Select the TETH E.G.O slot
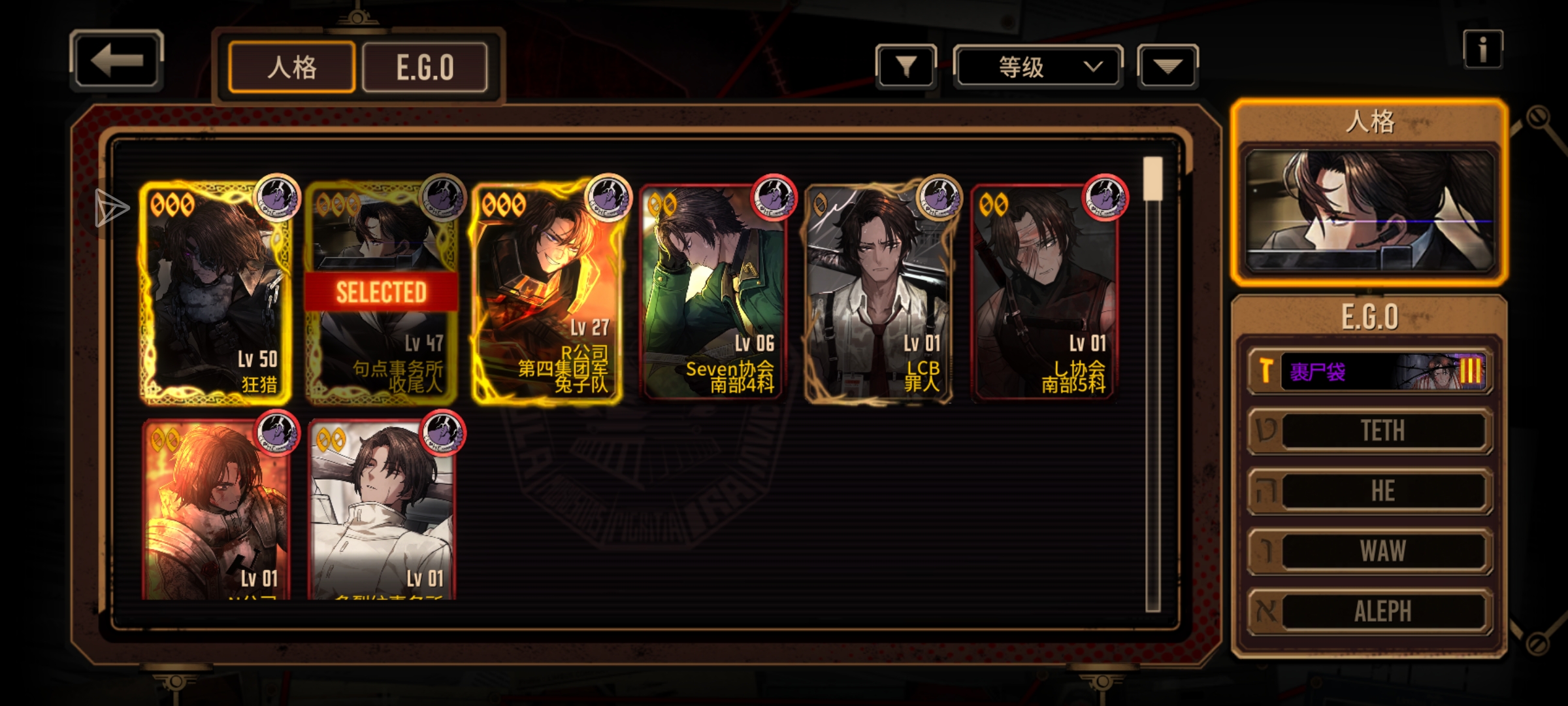Image resolution: width=1568 pixels, height=706 pixels. pos(1370,431)
